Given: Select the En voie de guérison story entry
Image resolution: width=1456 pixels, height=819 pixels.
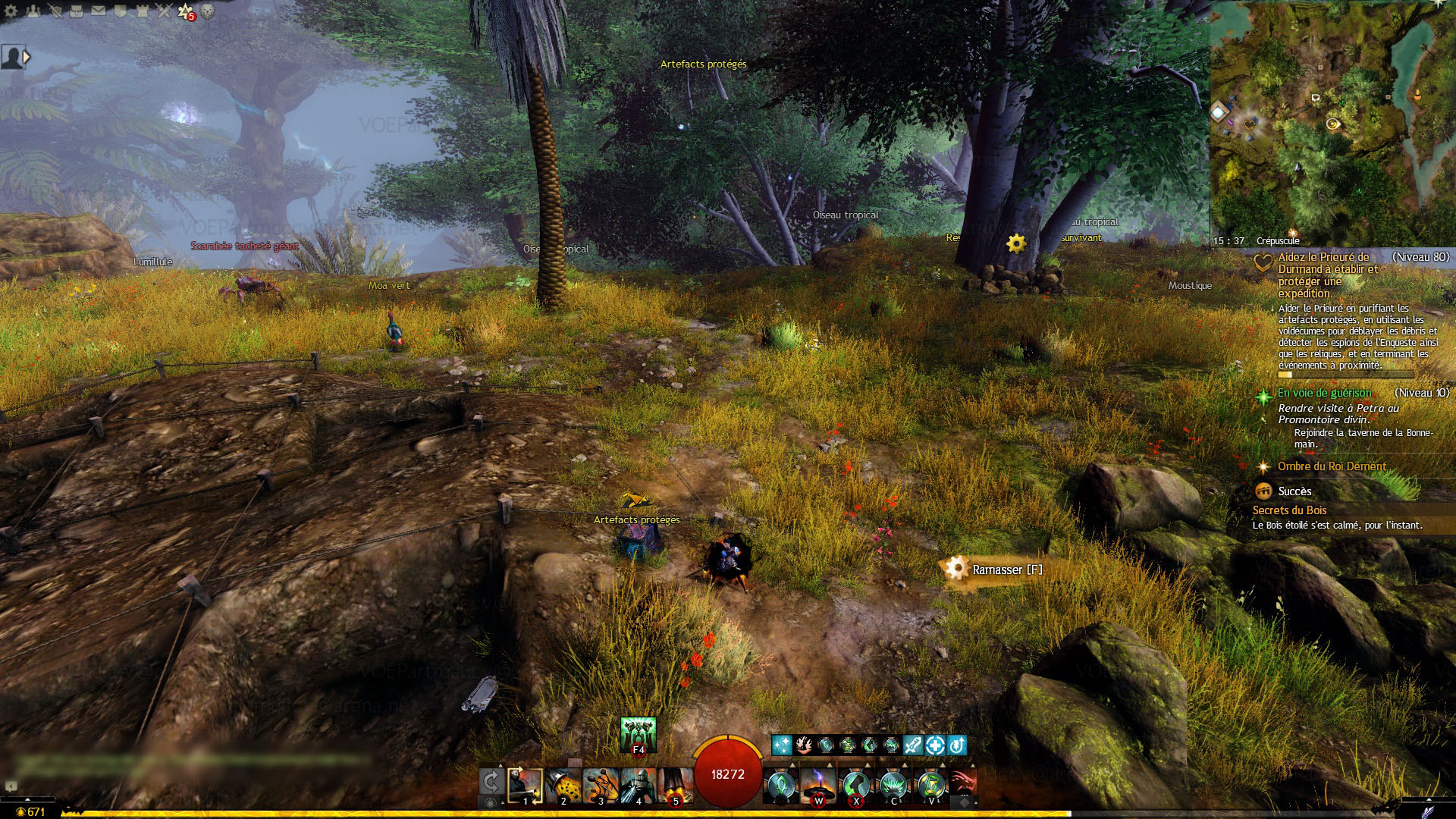Looking at the screenshot, I should point(1324,393).
